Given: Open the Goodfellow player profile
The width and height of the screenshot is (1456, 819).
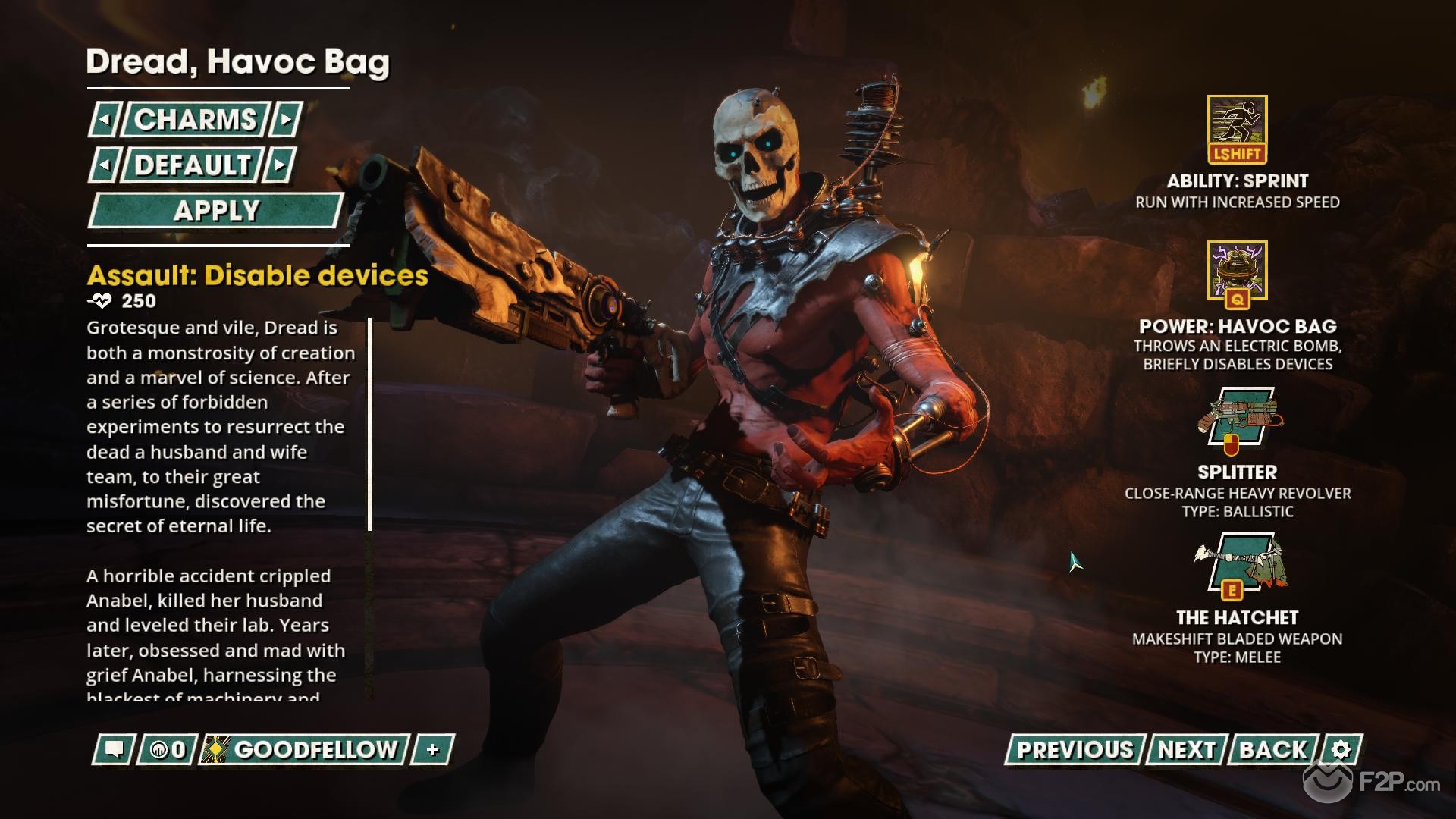Looking at the screenshot, I should pyautogui.click(x=305, y=750).
